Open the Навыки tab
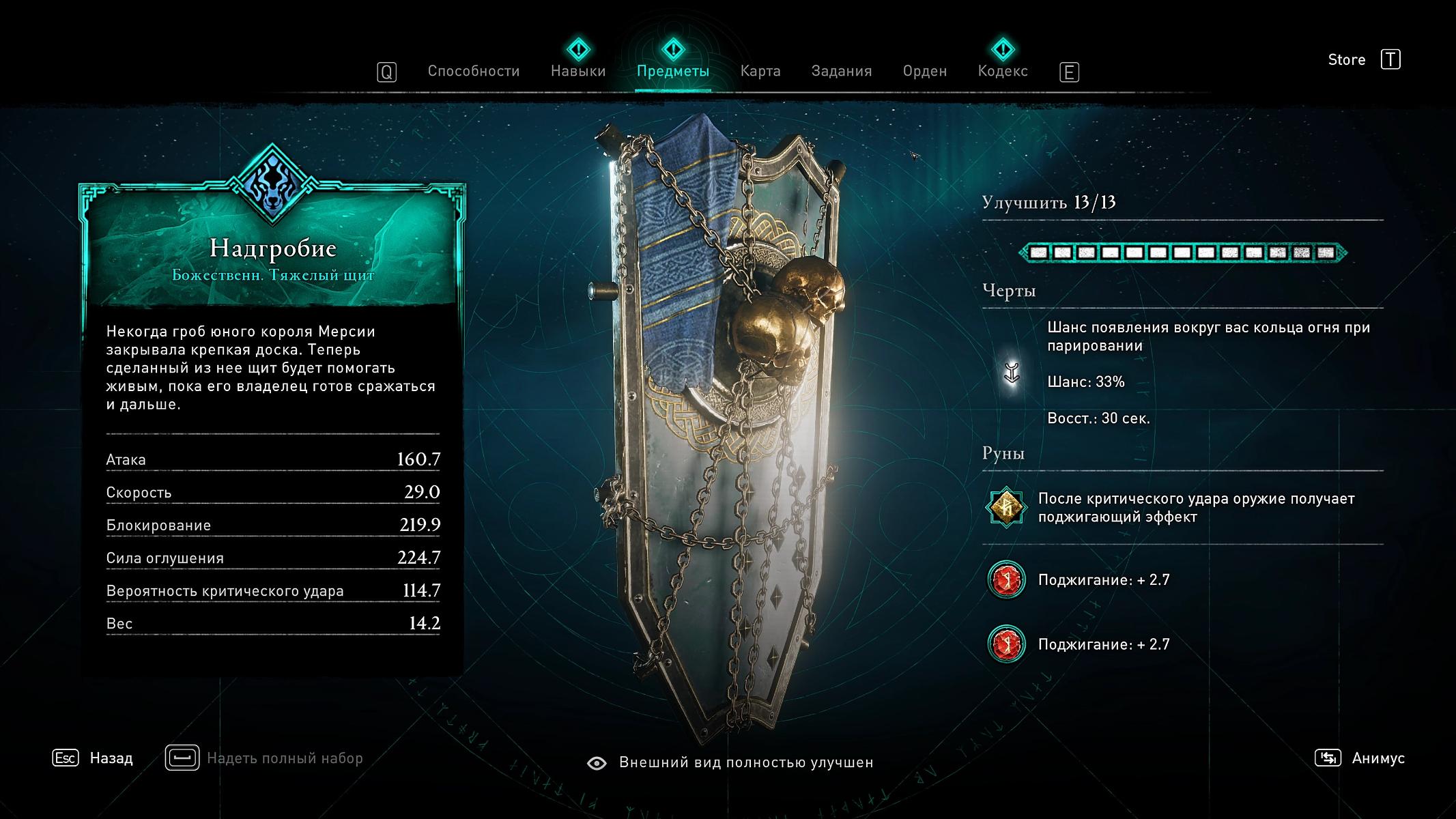Image resolution: width=1456 pixels, height=819 pixels. [578, 71]
